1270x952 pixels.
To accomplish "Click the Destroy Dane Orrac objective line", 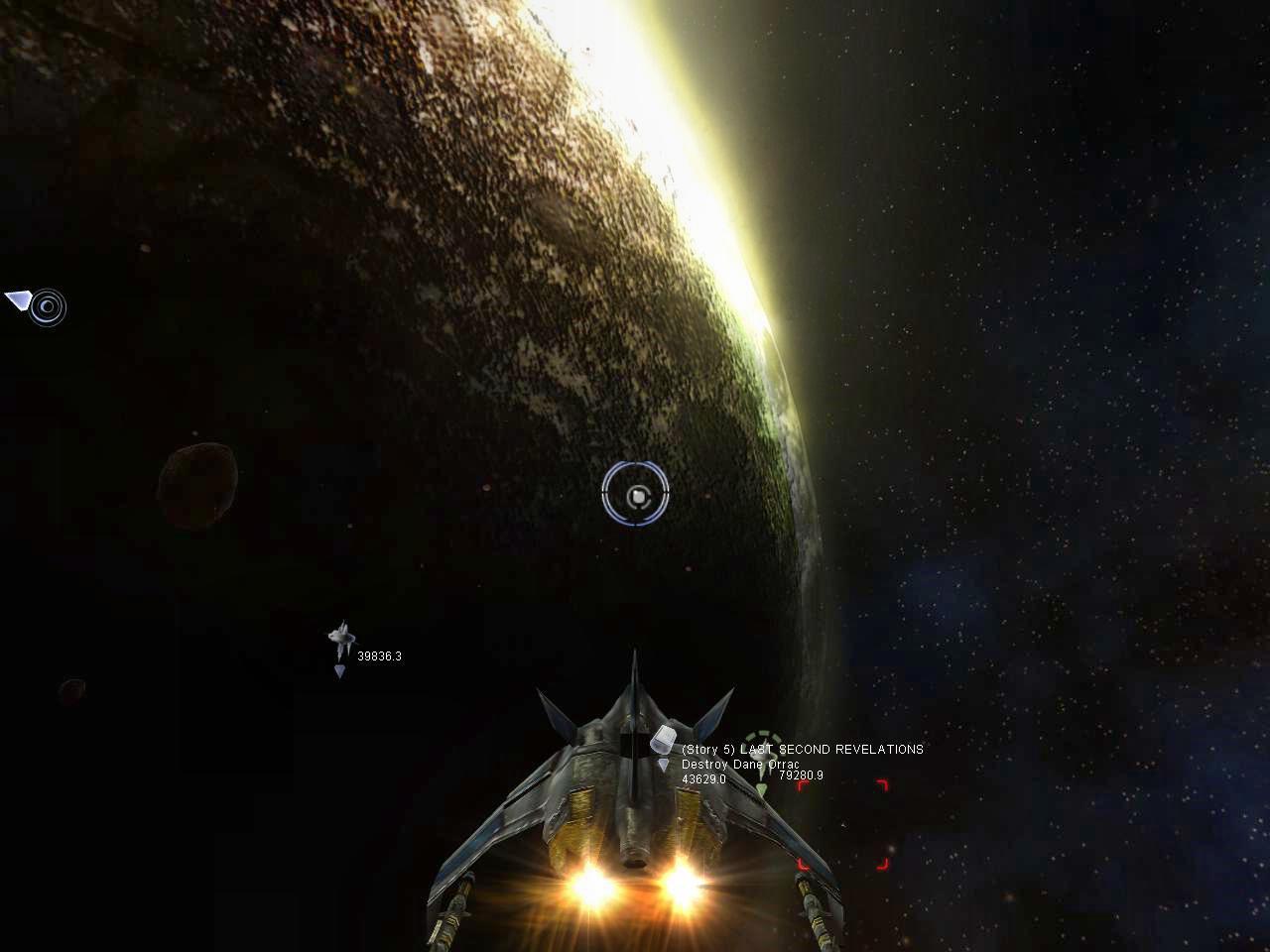I will click(739, 765).
